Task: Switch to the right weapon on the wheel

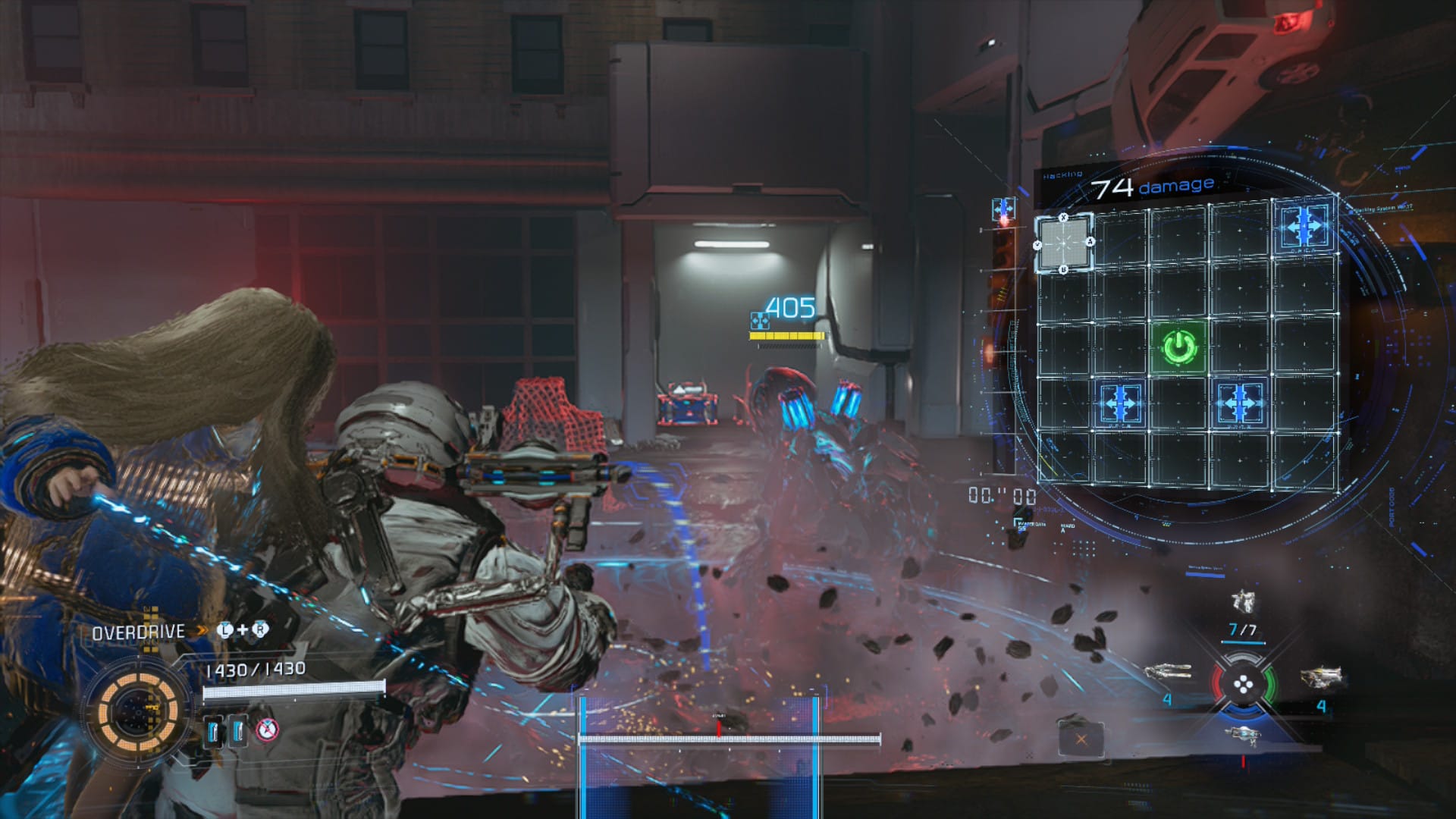Action: click(x=1321, y=674)
